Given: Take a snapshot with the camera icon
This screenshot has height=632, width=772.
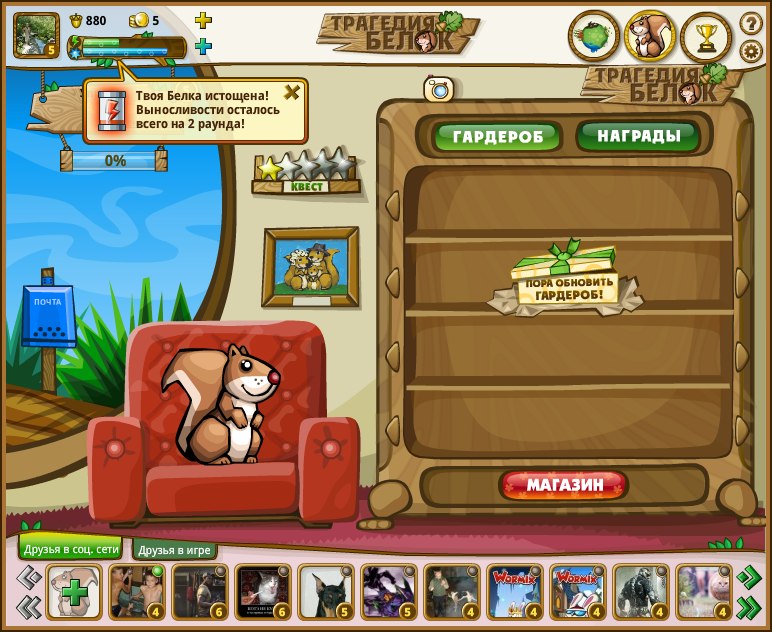Looking at the screenshot, I should pyautogui.click(x=439, y=89).
